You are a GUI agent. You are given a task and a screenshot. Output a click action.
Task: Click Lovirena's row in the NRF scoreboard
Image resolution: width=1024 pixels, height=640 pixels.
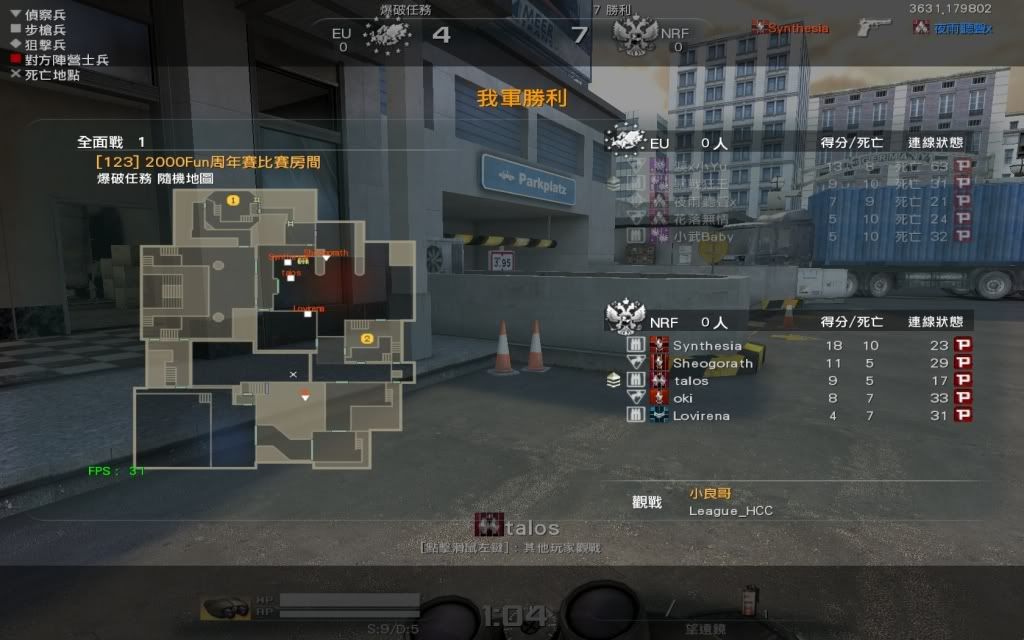click(701, 416)
